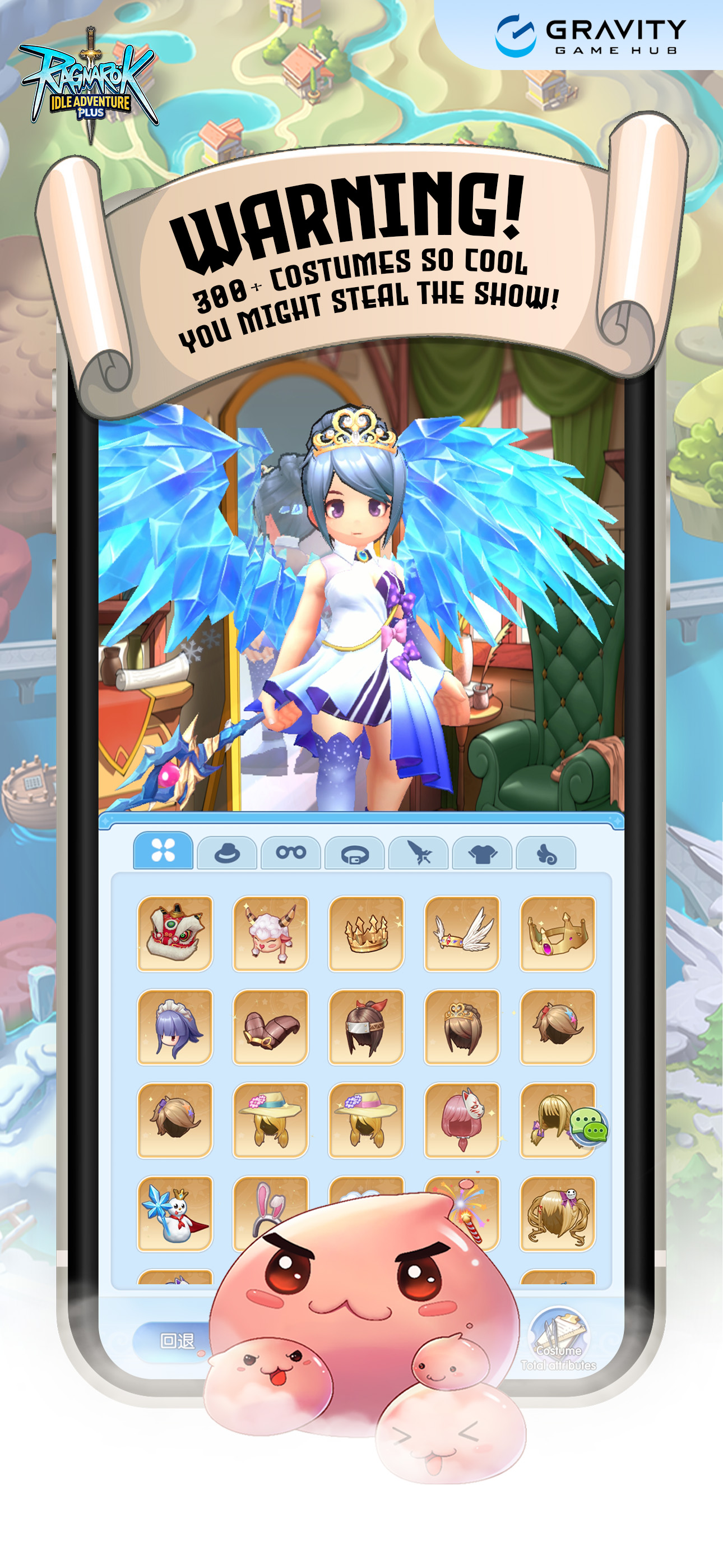The image size is (723, 1568).
Task: Choose brown hair with red ribbon headband
Action: [367, 1027]
